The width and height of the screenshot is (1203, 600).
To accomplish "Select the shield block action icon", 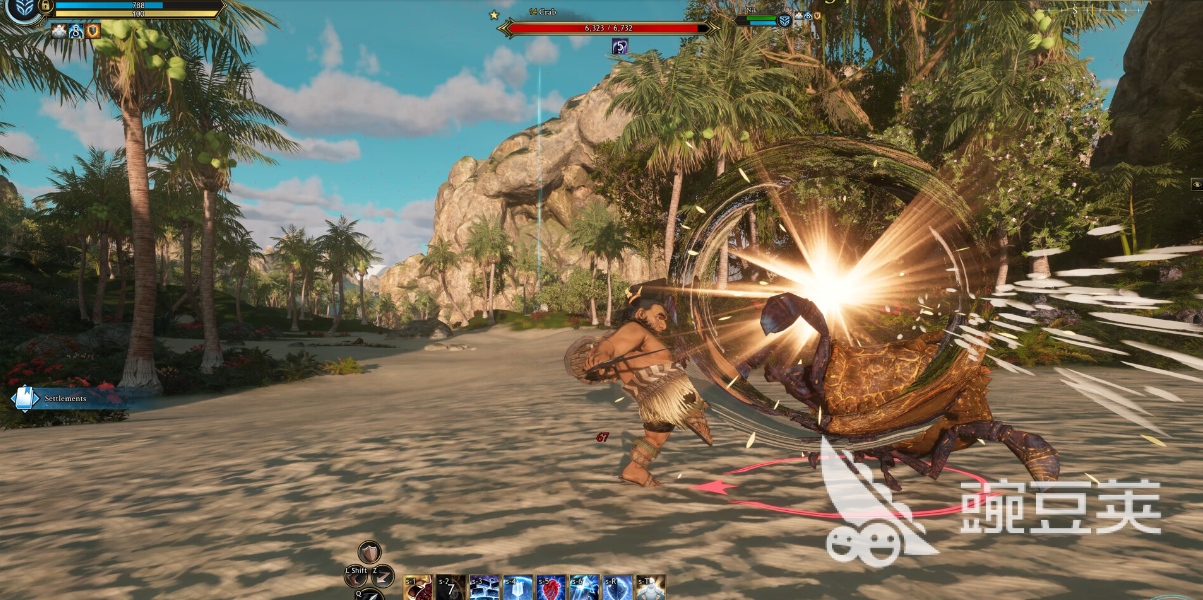I will 369,553.
